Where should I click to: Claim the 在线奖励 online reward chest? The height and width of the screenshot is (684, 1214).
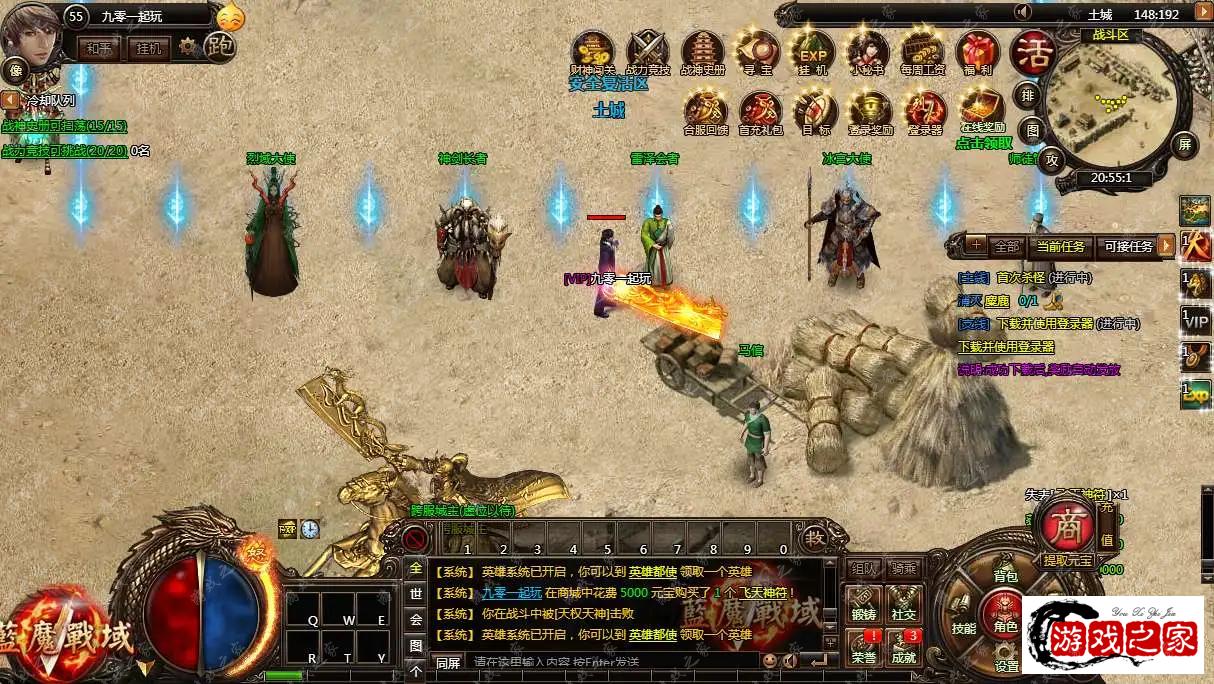pos(981,106)
